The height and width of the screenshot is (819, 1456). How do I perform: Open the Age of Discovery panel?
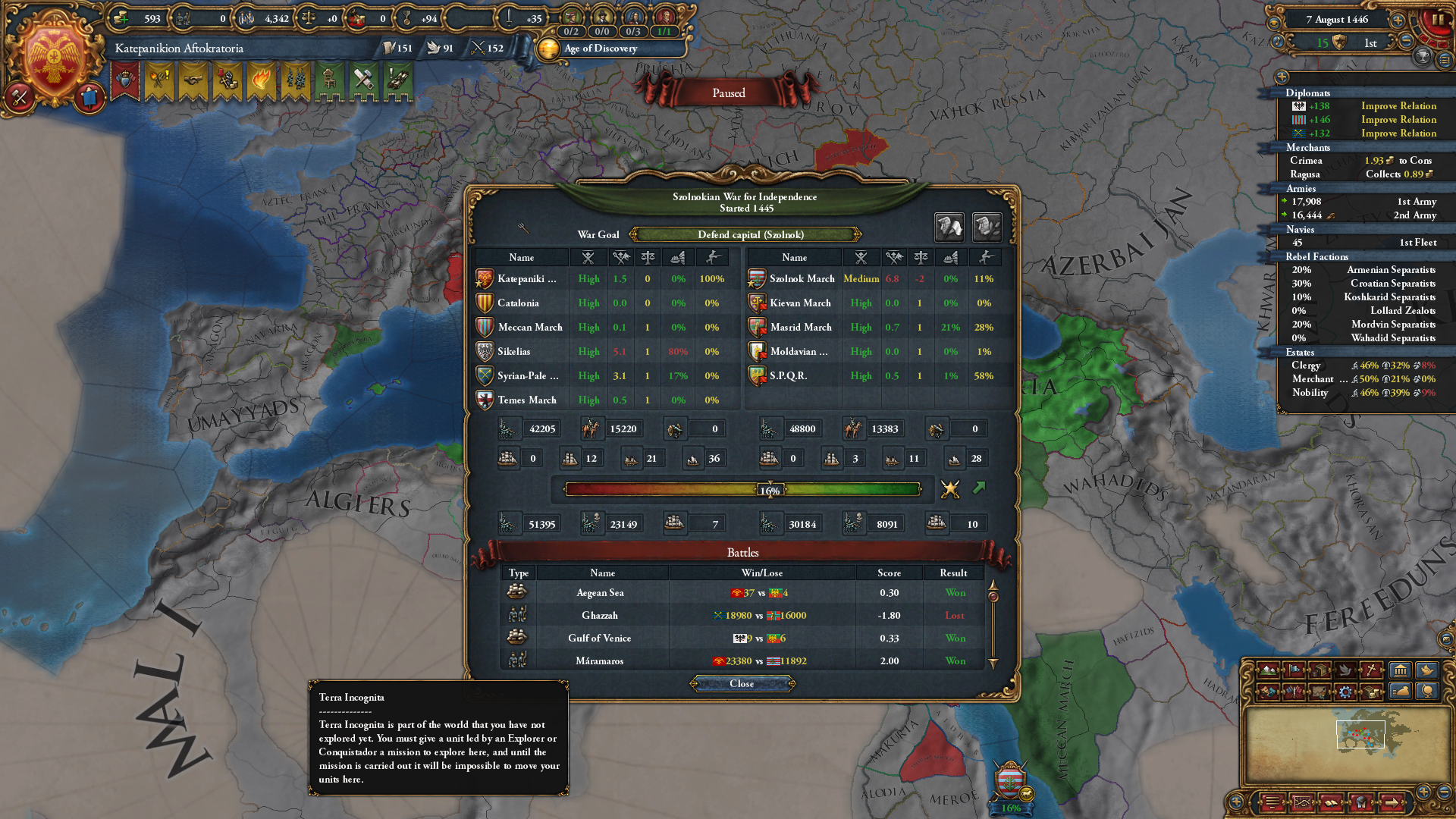click(599, 49)
